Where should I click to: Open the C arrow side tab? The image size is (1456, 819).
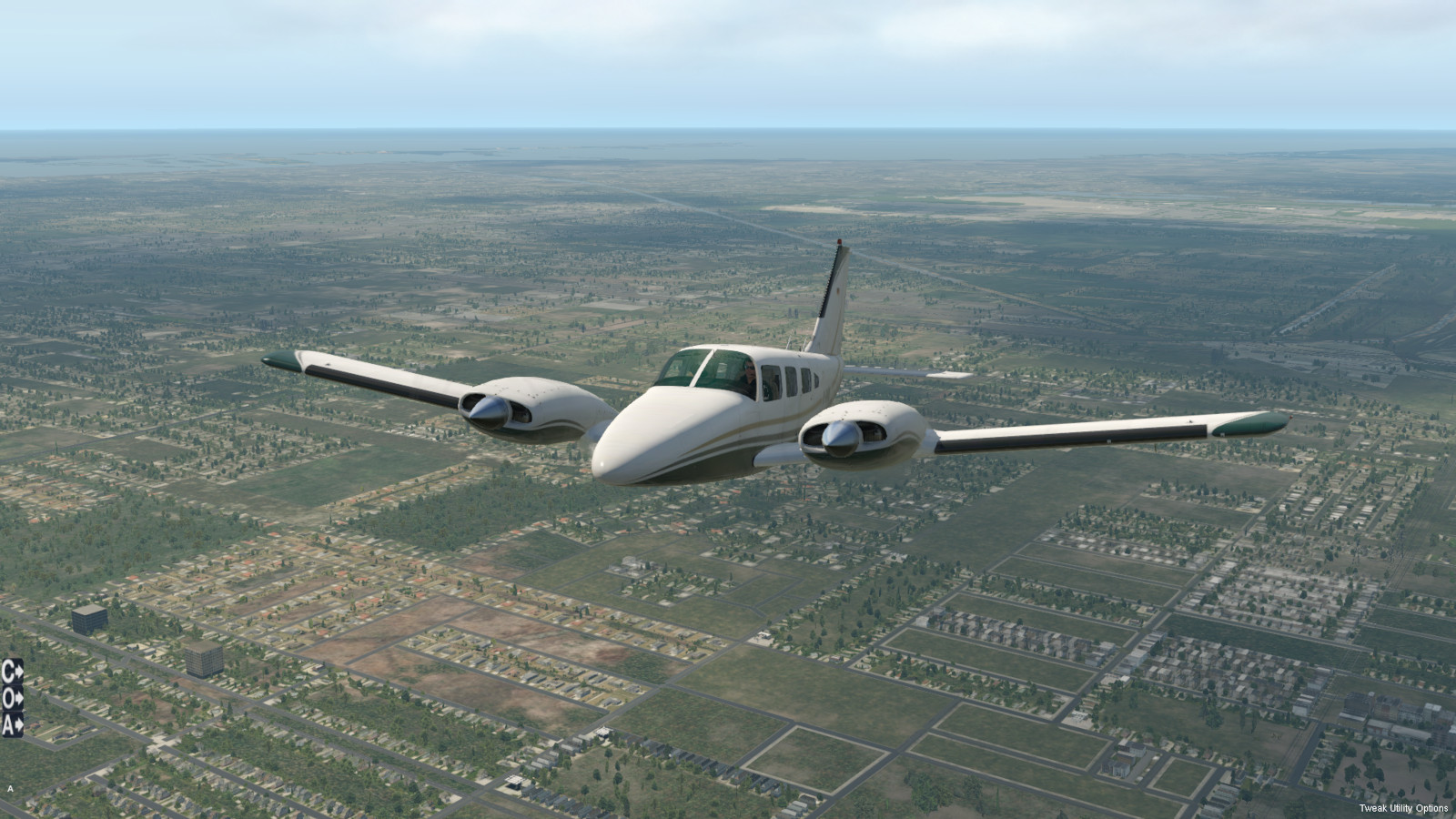[12, 672]
